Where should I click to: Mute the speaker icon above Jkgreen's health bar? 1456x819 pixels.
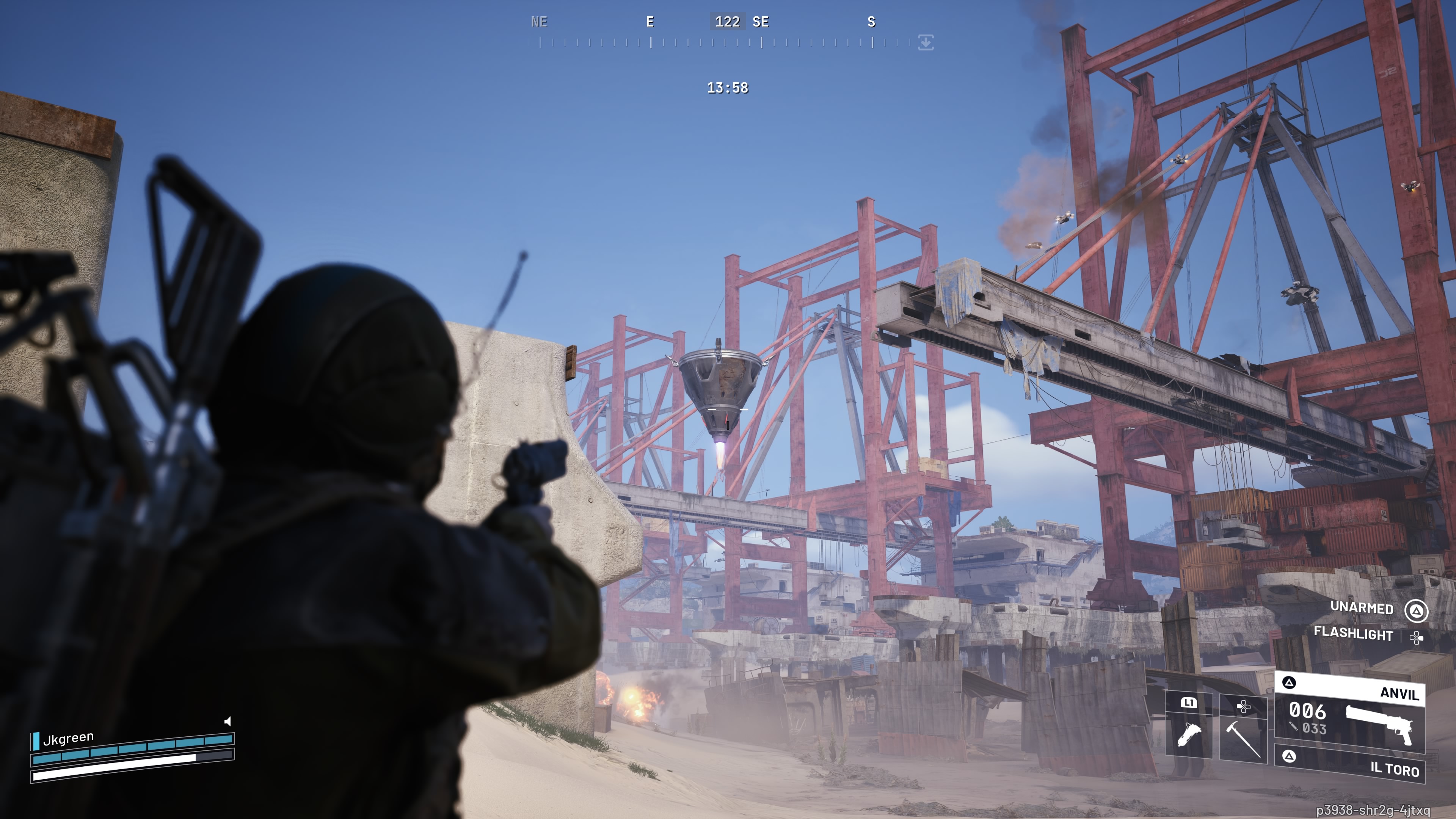228,722
